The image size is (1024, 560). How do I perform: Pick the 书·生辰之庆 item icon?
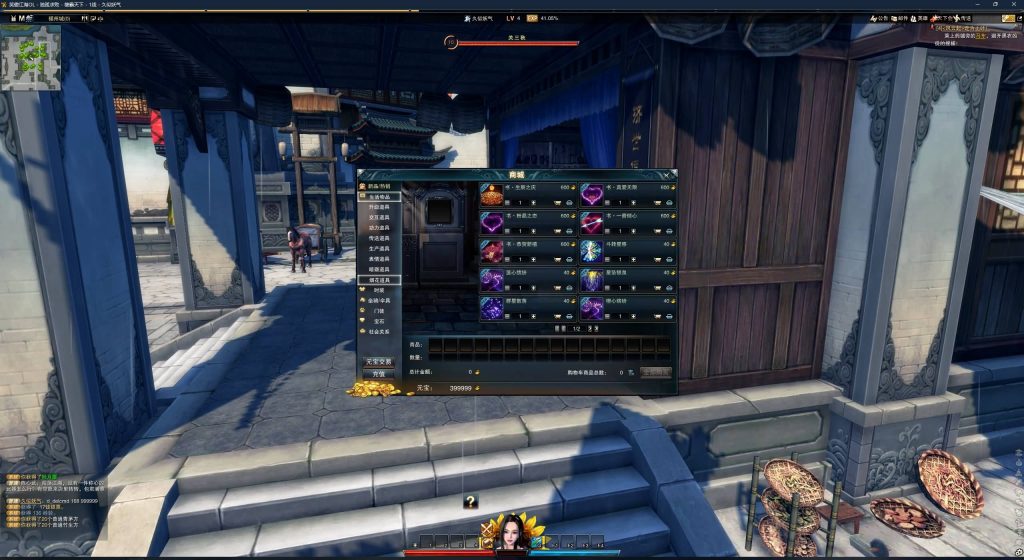tap(492, 193)
